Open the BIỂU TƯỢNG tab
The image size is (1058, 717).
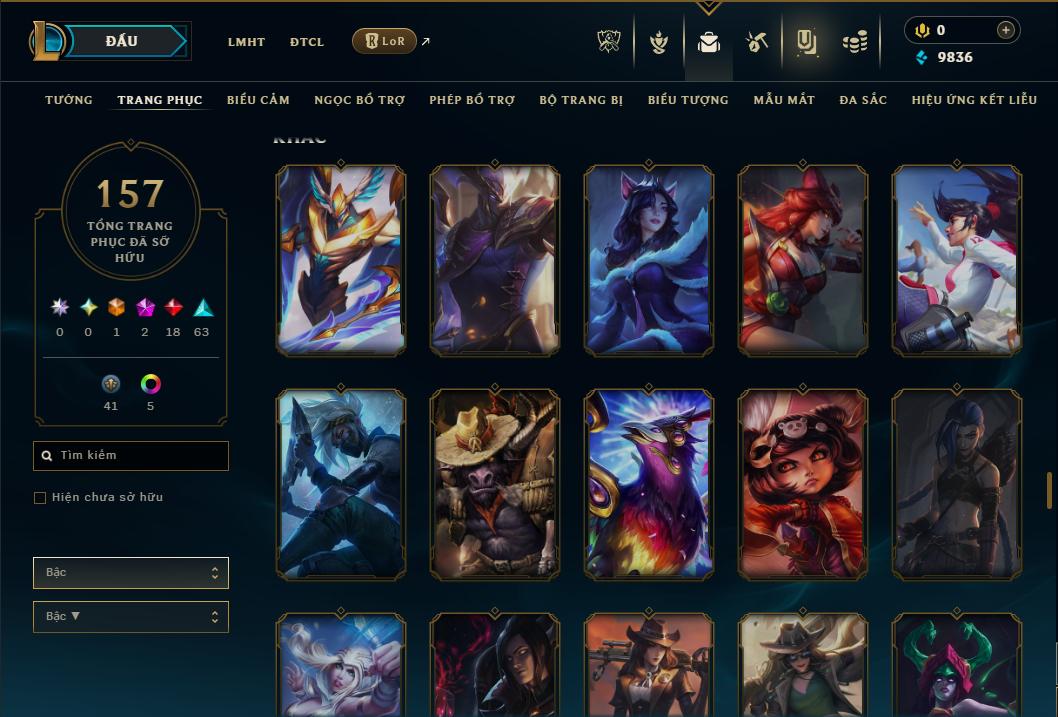(688, 100)
